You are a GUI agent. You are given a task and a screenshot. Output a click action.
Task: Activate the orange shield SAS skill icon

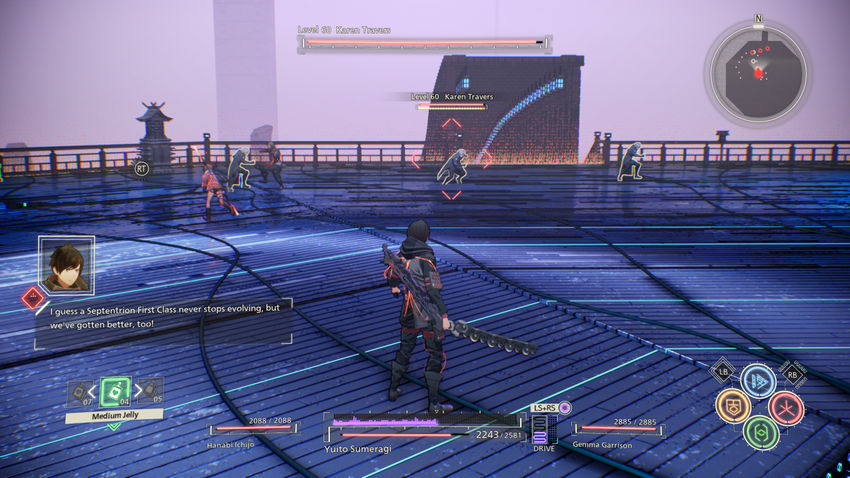(733, 406)
